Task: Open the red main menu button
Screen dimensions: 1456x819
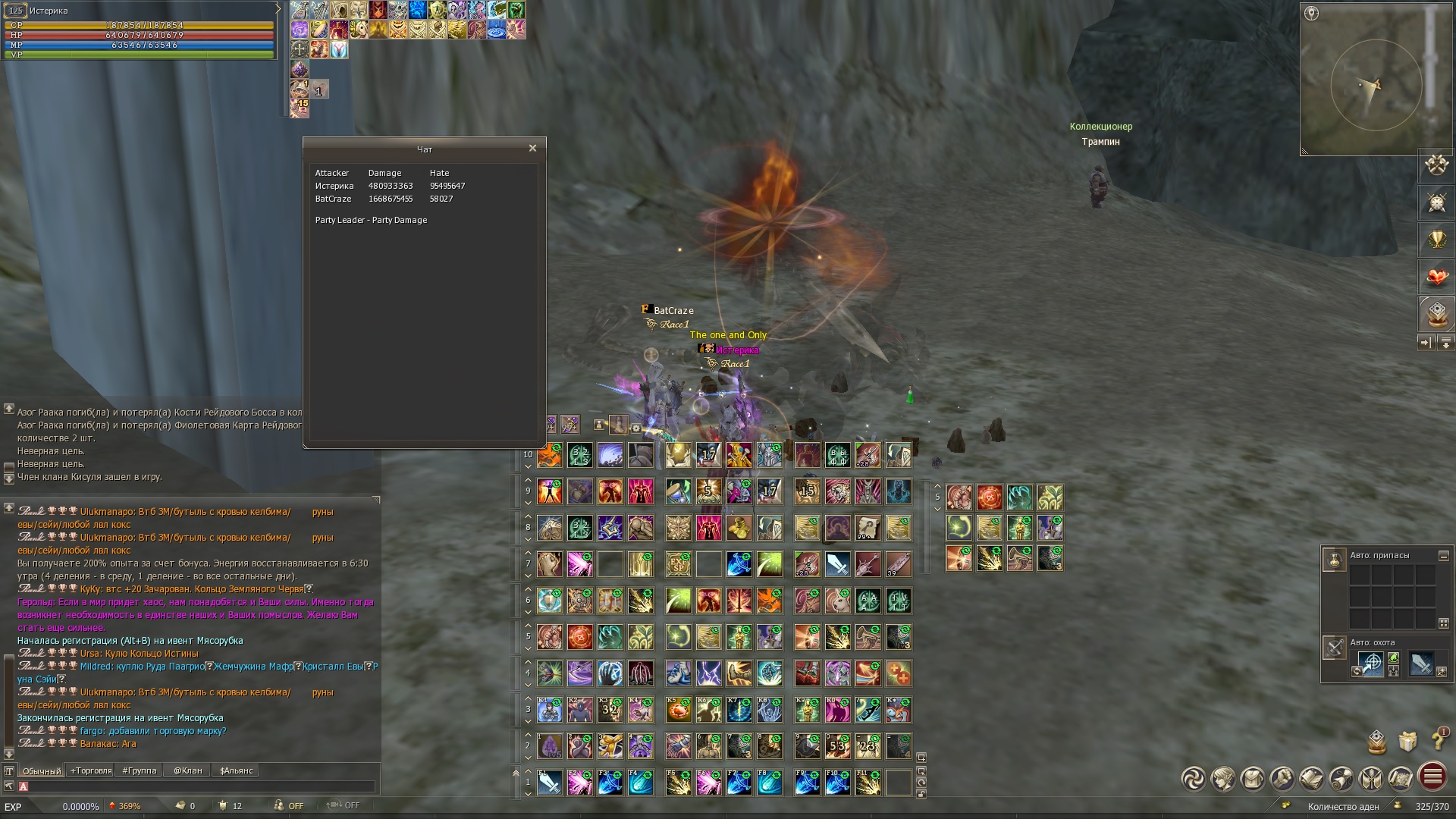Action: point(1432,777)
